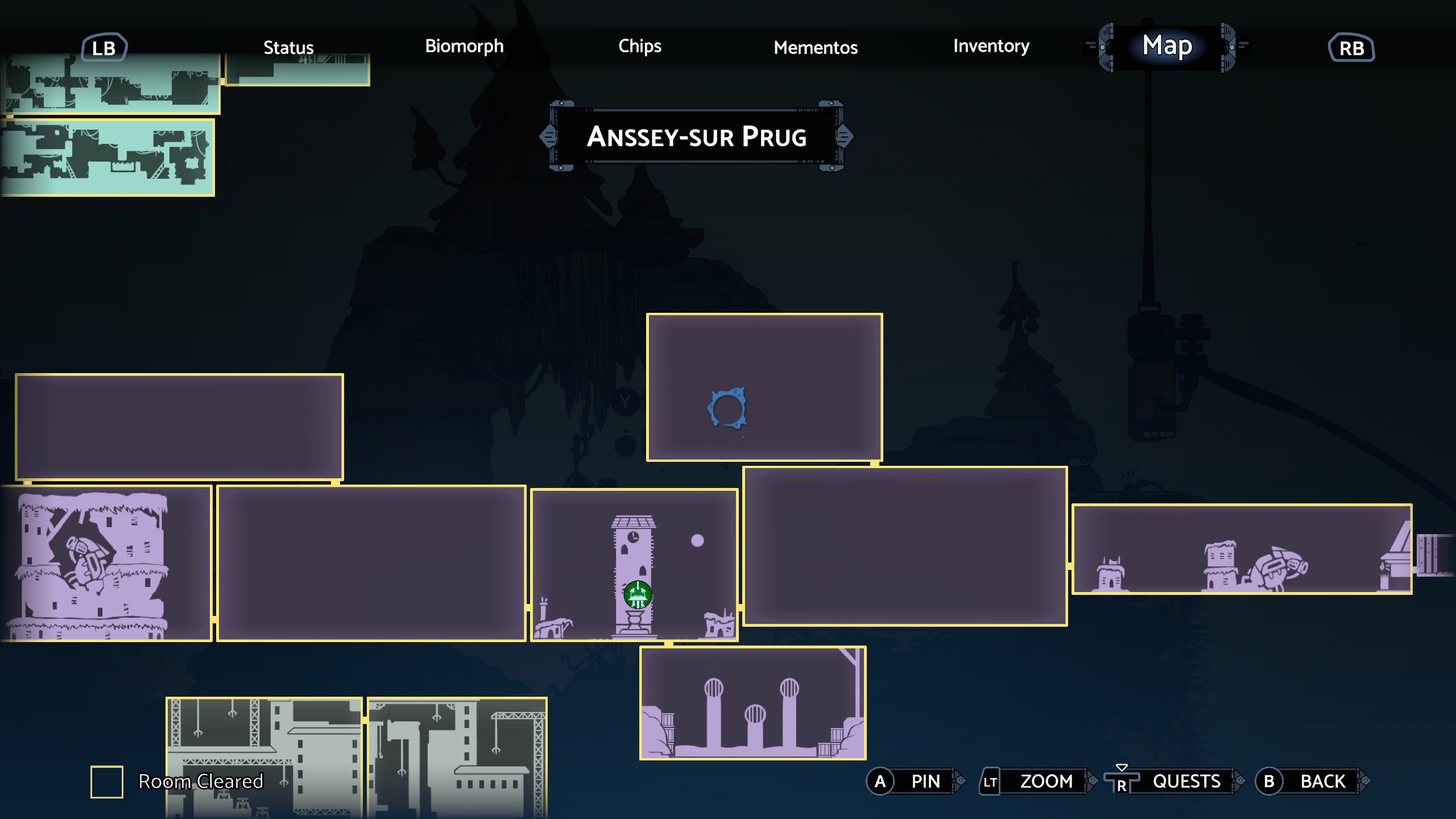The image size is (1456, 819).
Task: Click the LT trigger icon beside ZOOM
Action: click(990, 781)
